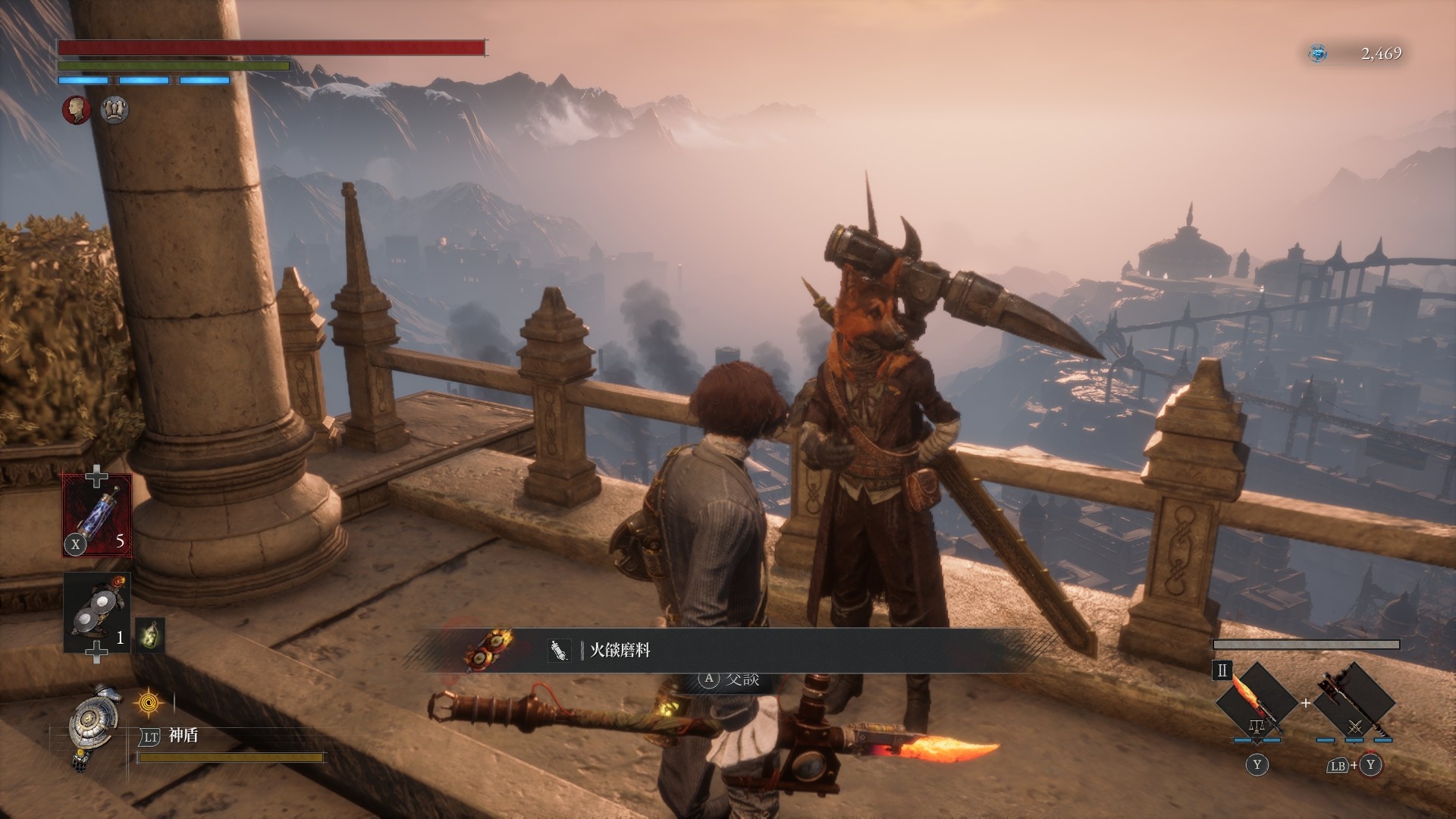The width and height of the screenshot is (1456, 819).
Task: Activate the Aegis legion arm icon
Action: click(93, 726)
